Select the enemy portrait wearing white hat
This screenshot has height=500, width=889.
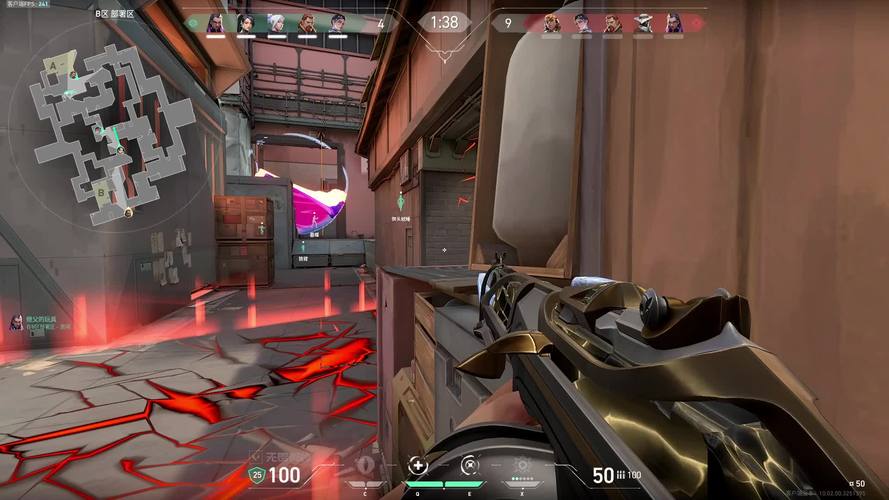[x=644, y=23]
